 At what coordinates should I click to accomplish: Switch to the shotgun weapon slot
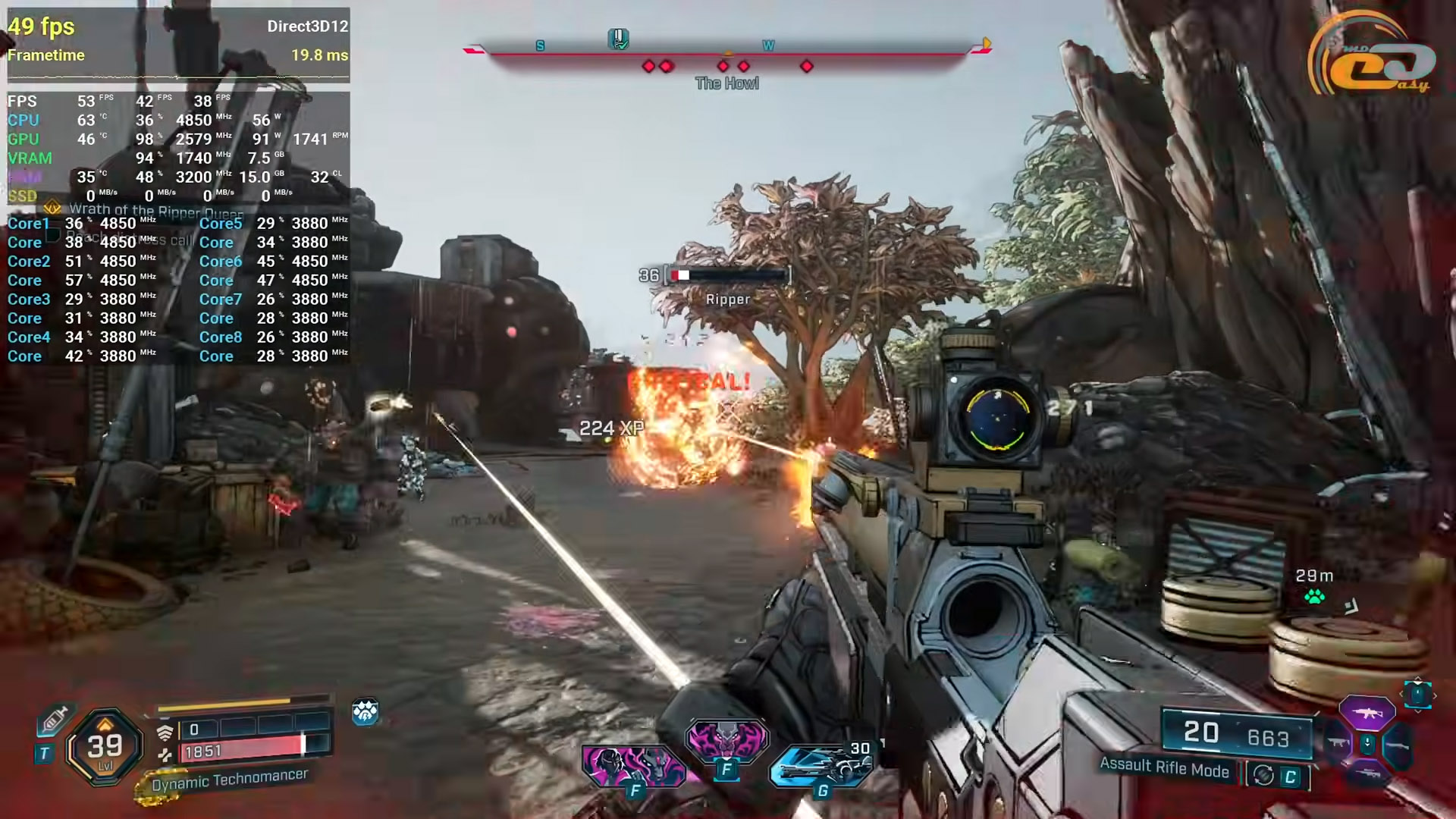click(x=1397, y=745)
